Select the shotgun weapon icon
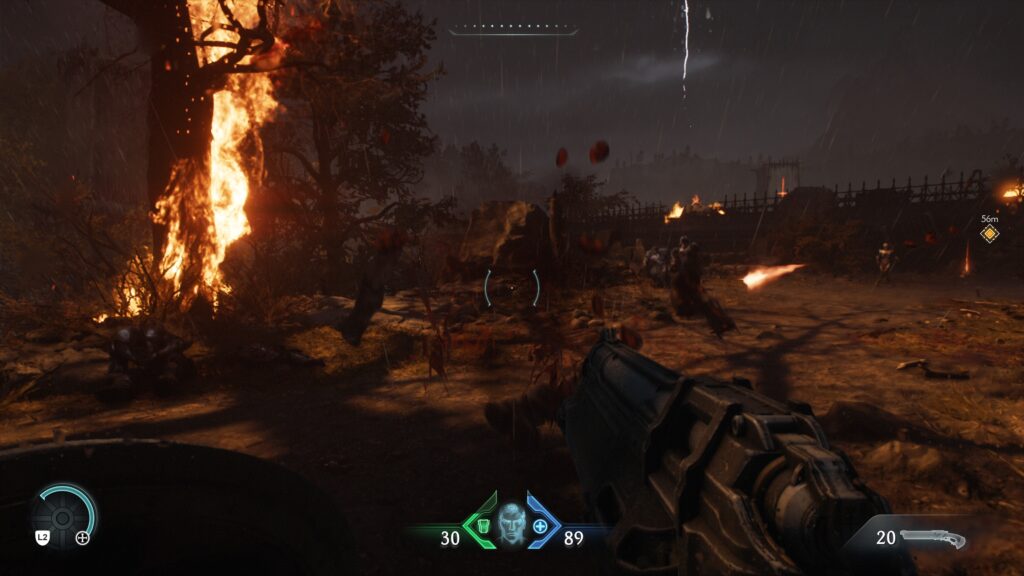This screenshot has width=1024, height=576. point(933,539)
